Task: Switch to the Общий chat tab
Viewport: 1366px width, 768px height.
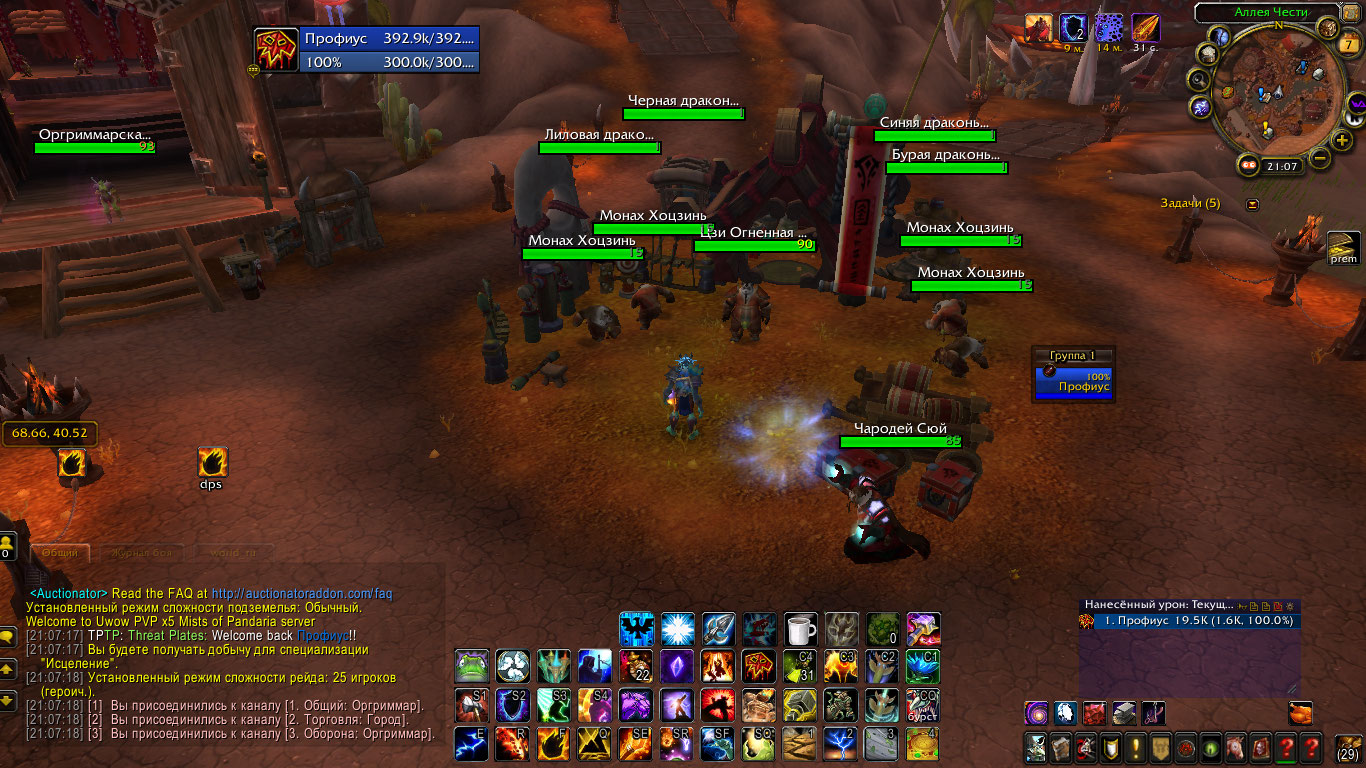Action: (x=60, y=553)
